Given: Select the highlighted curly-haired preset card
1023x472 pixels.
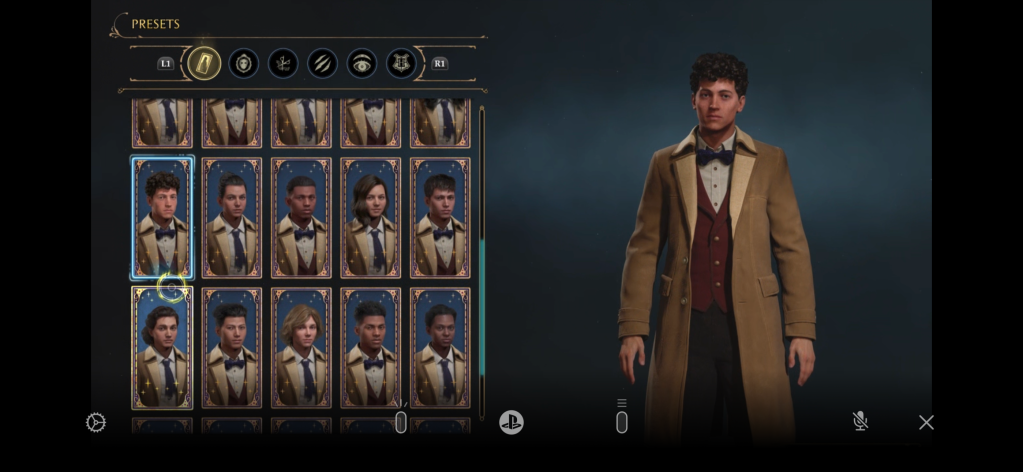Looking at the screenshot, I should 162,217.
